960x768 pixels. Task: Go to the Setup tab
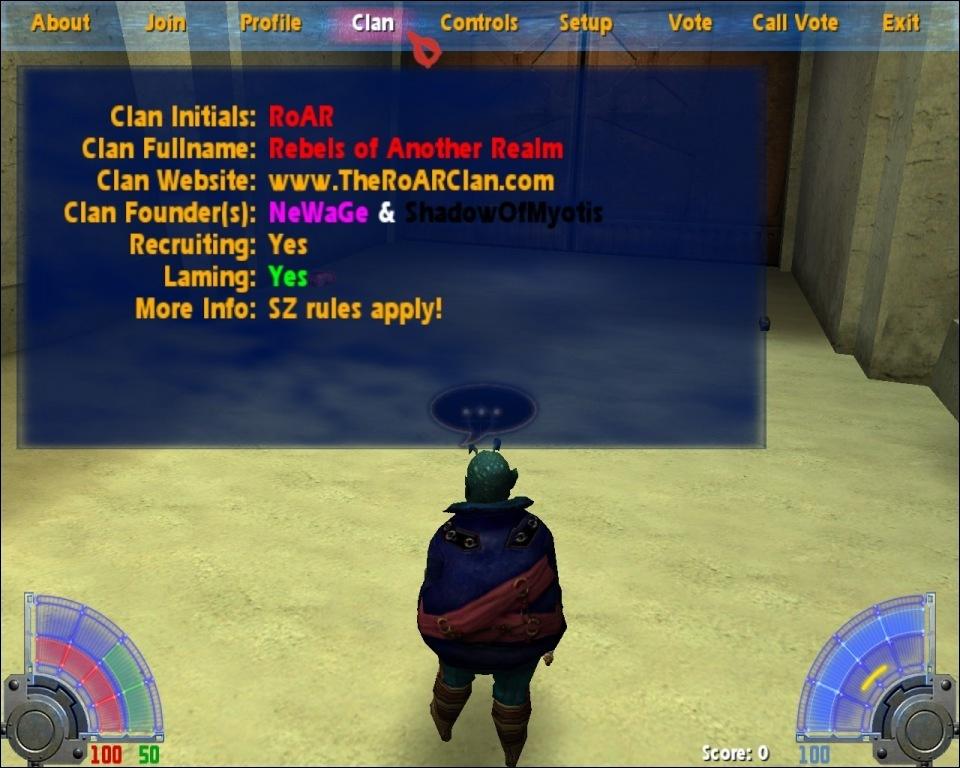click(585, 23)
